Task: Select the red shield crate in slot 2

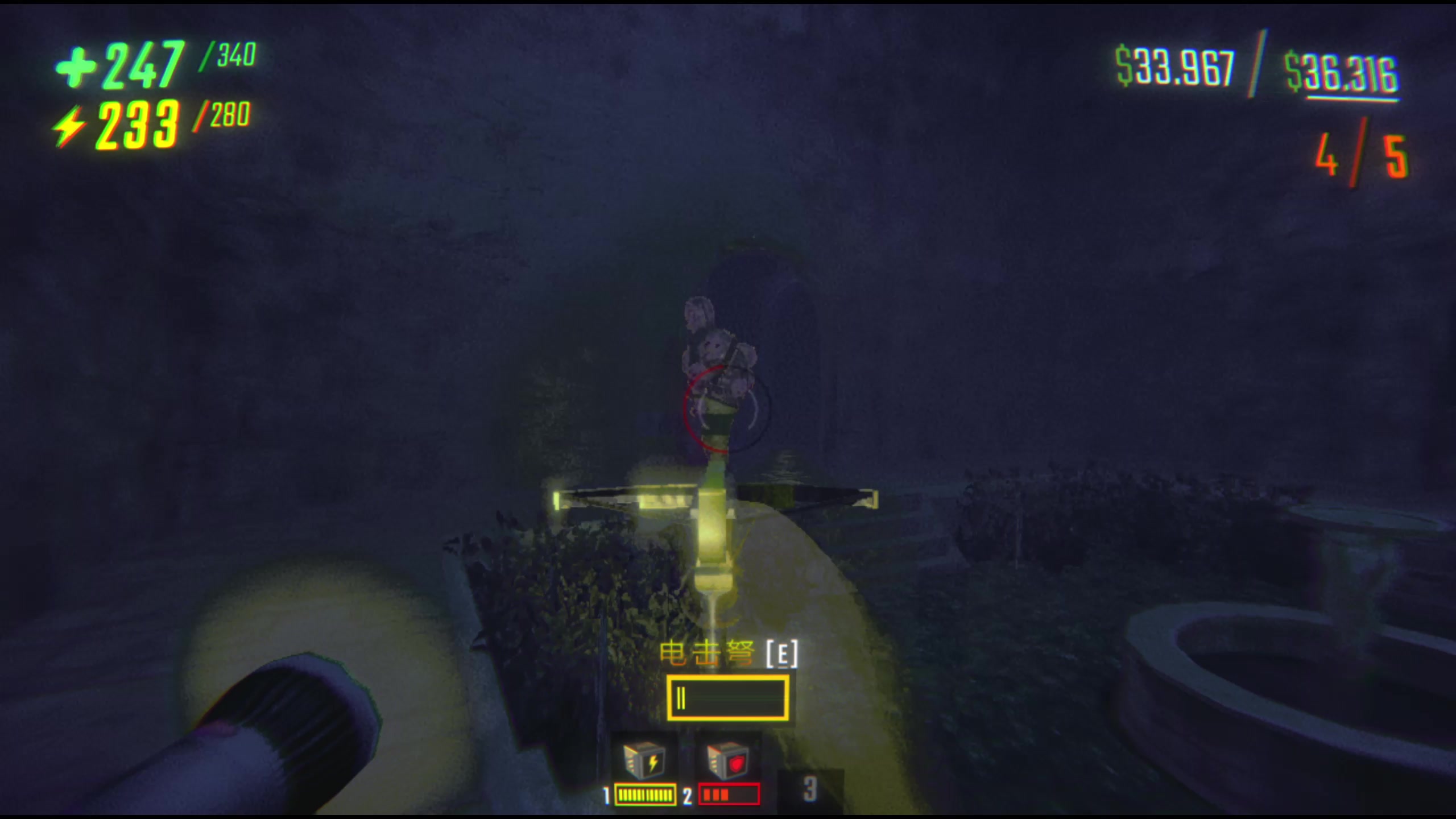Action: [727, 762]
